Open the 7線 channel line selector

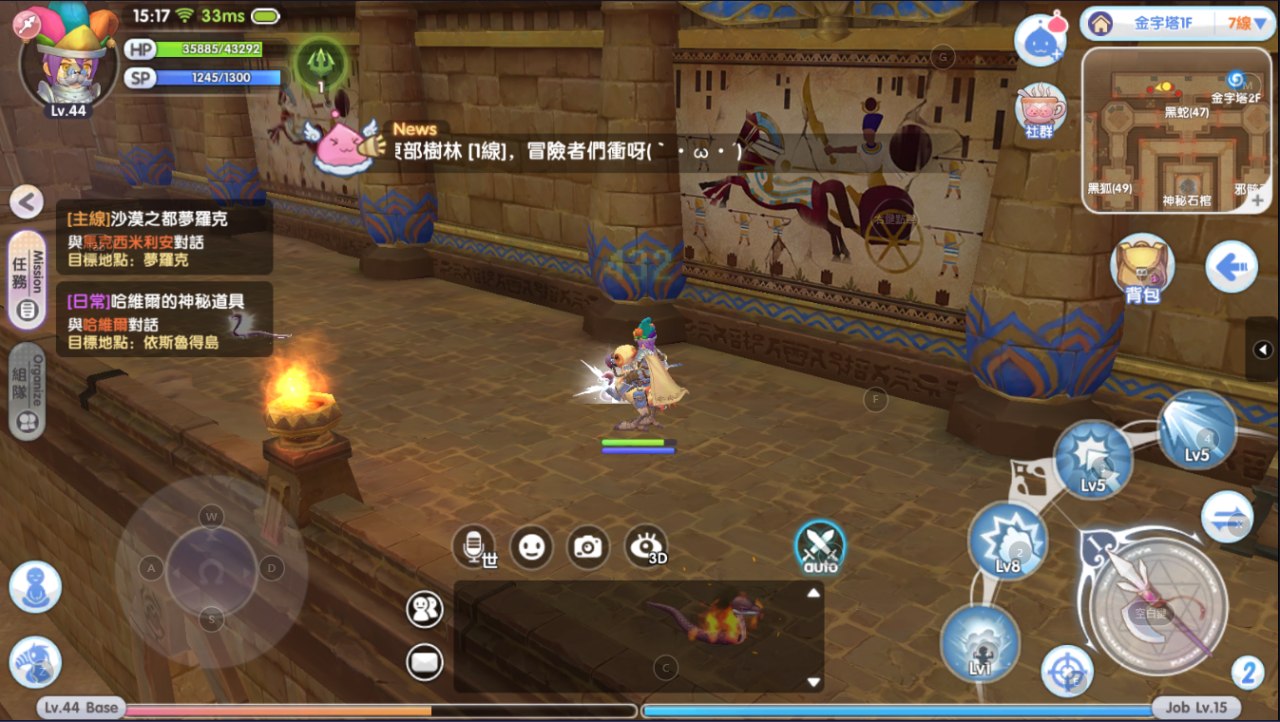point(1240,23)
